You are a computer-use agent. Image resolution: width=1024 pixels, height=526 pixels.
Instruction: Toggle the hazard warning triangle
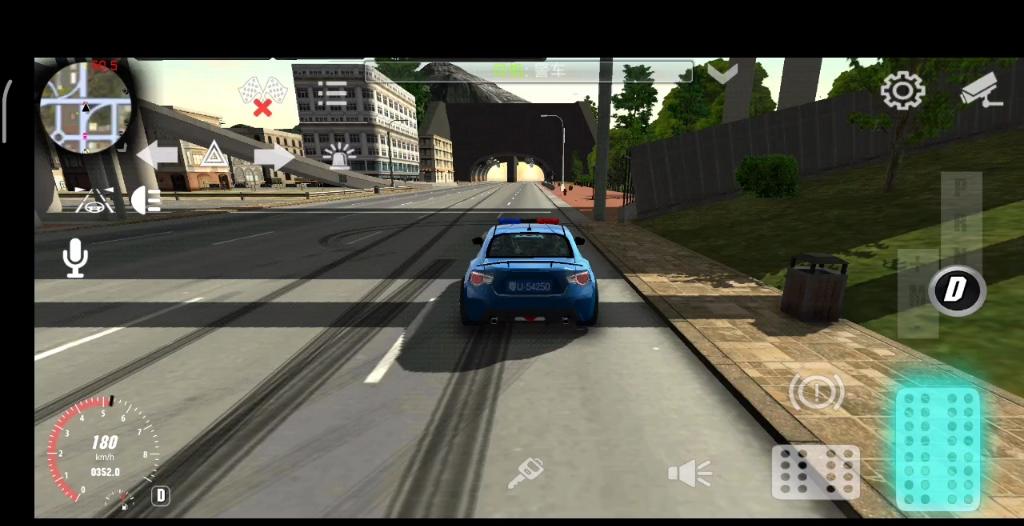point(213,155)
